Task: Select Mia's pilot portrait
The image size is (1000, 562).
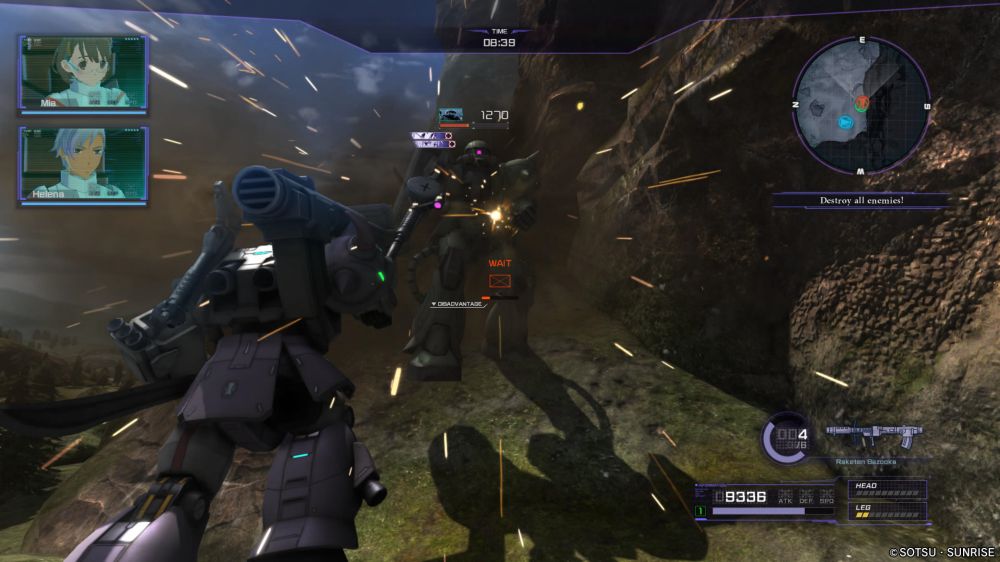Action: click(x=82, y=73)
